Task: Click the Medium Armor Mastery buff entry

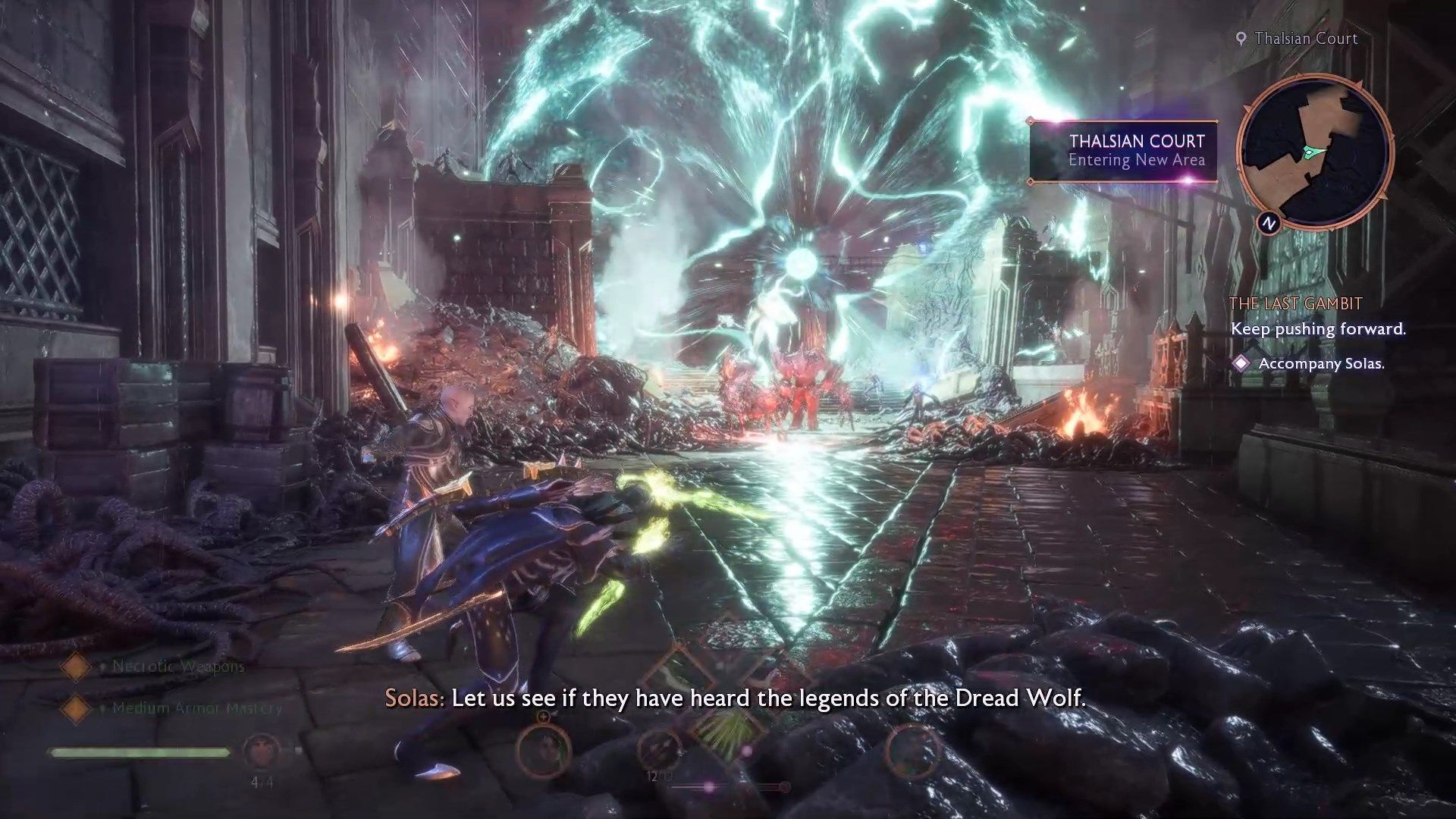Action: point(196,708)
